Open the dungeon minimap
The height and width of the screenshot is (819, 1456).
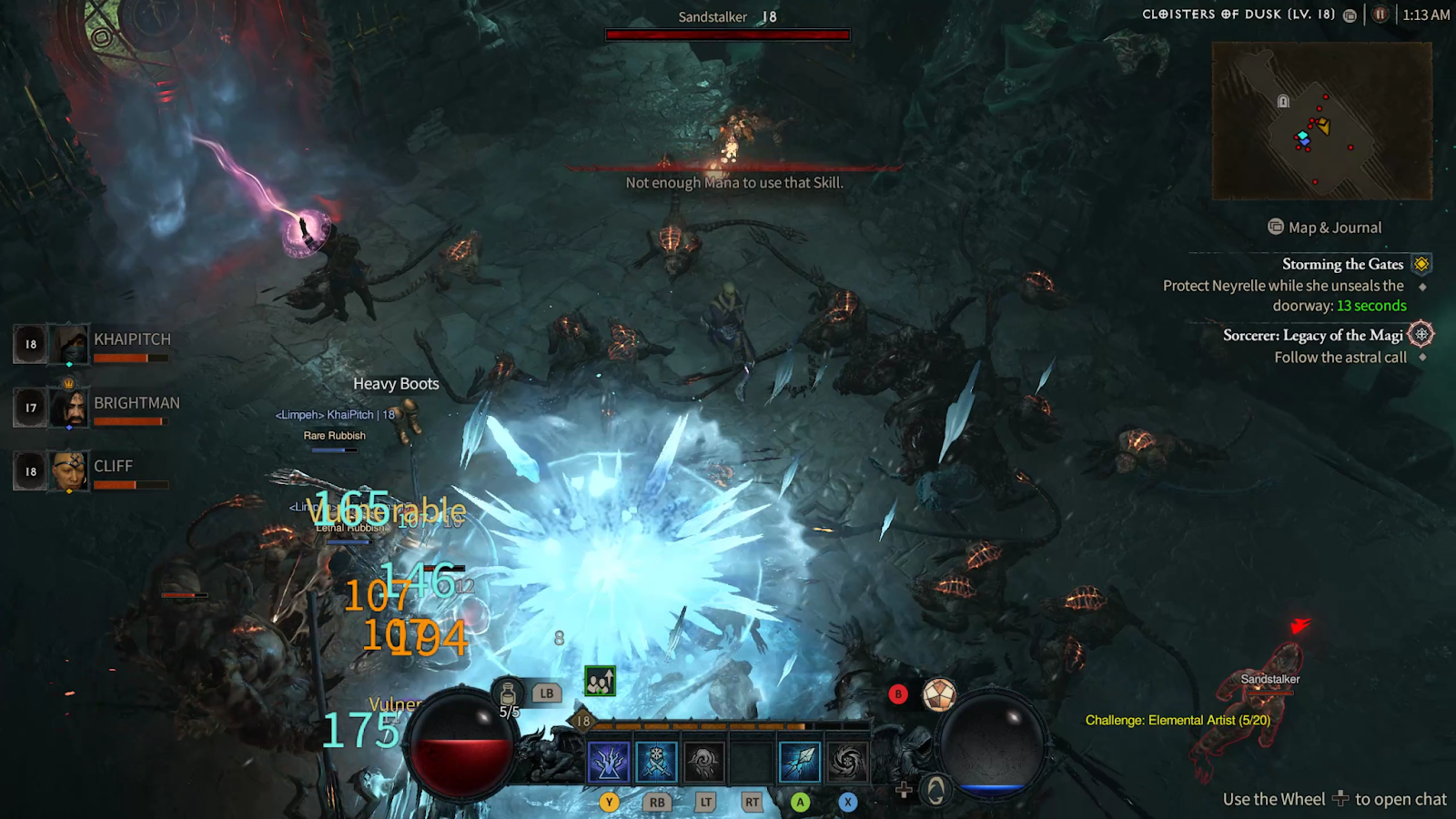pyautogui.click(x=1321, y=120)
